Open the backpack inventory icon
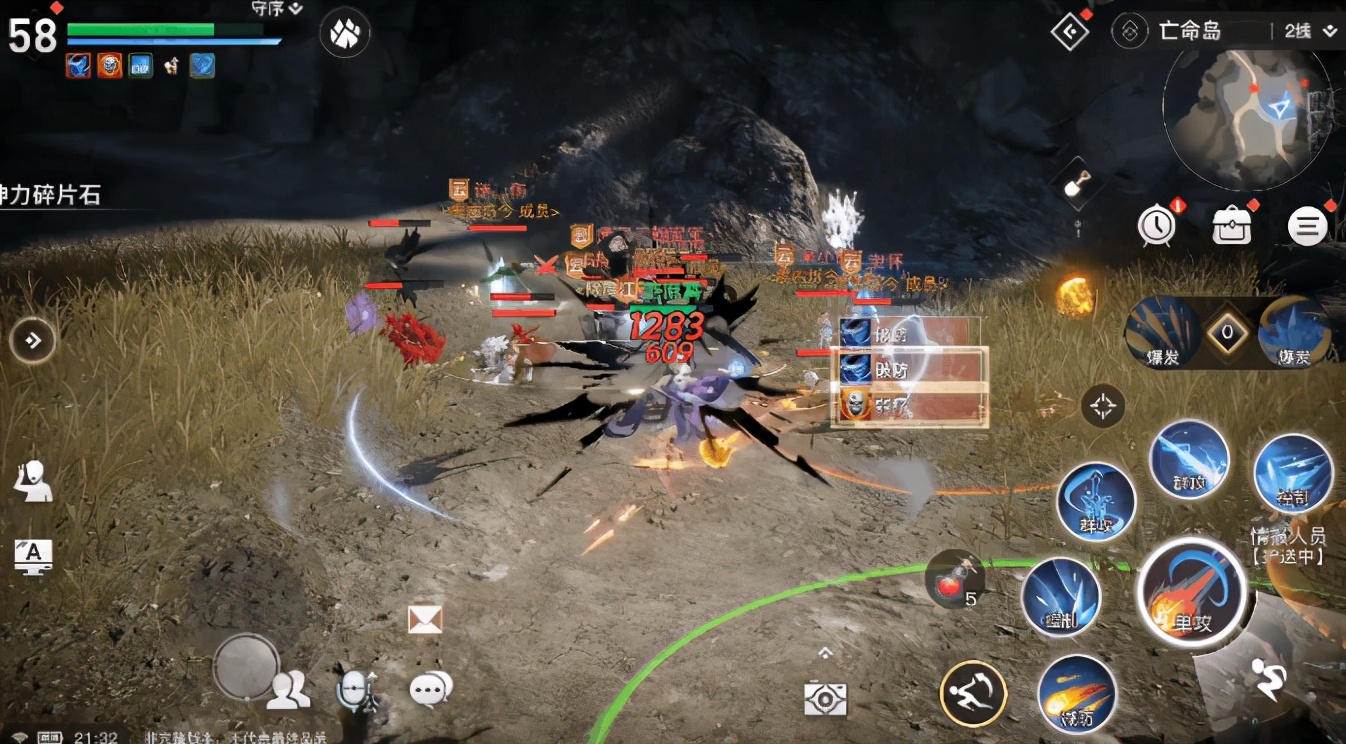Viewport: 1346px width, 744px height. coord(1232,226)
